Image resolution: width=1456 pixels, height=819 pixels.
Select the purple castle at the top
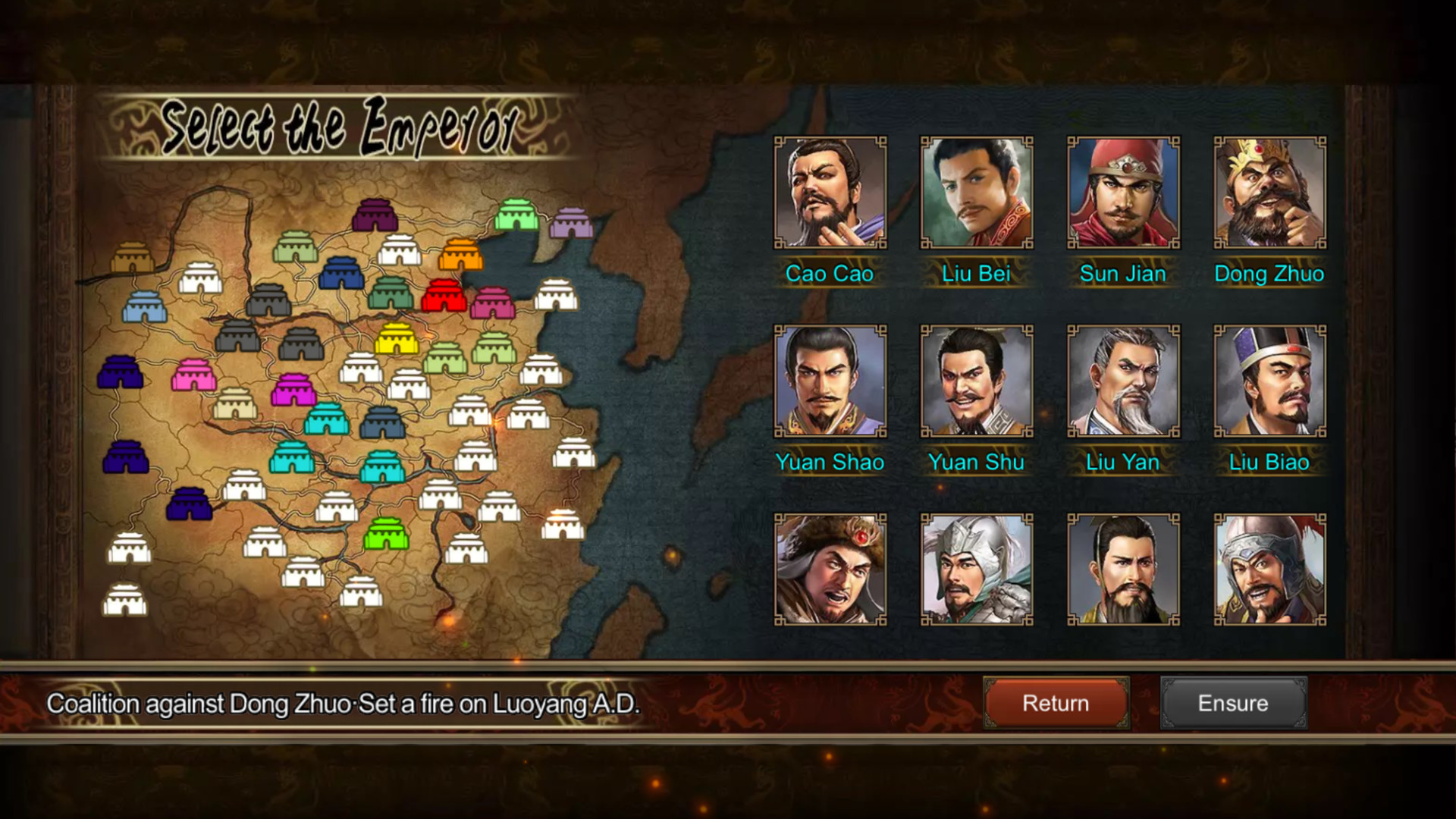[373, 217]
